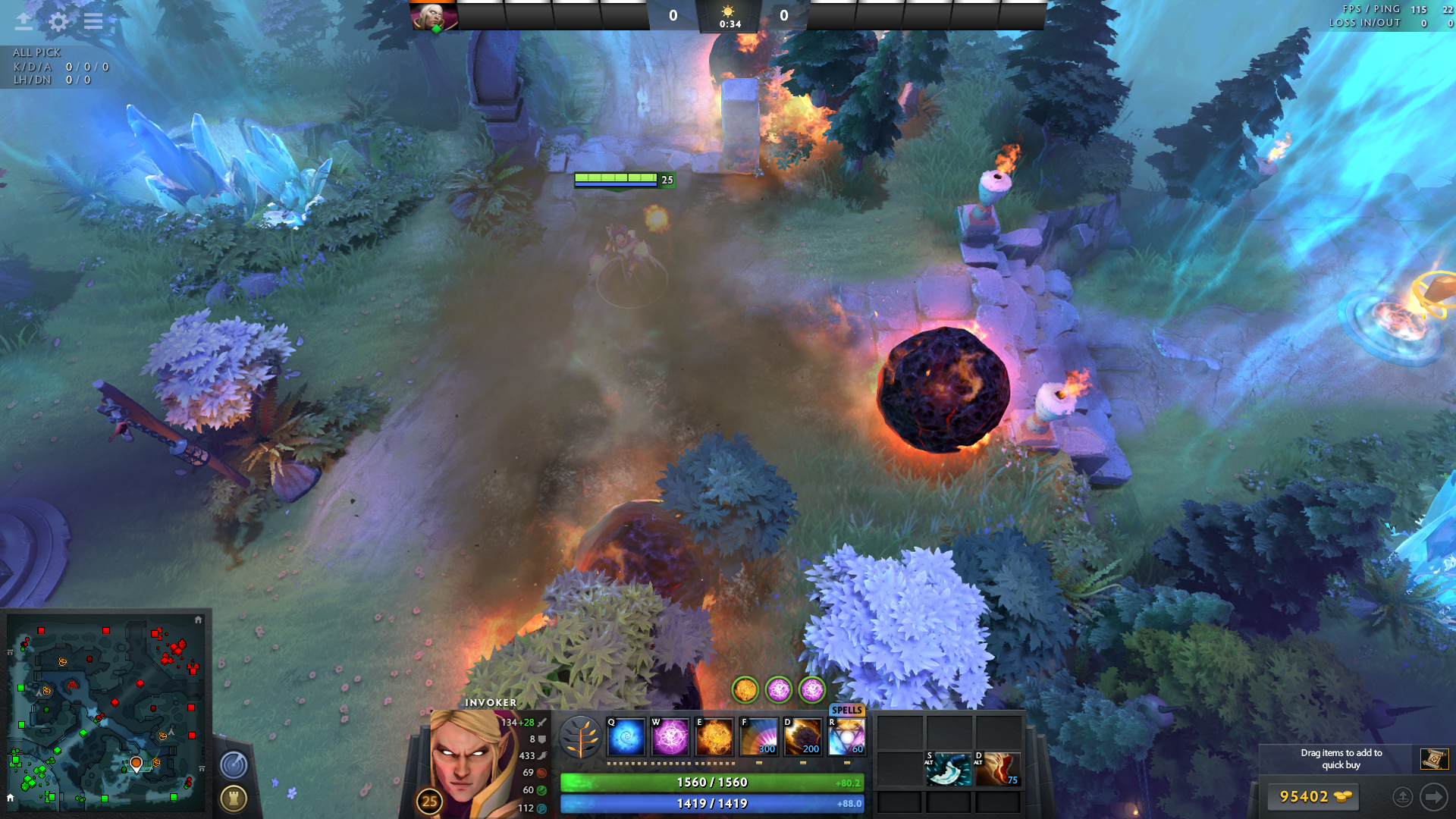The image size is (1456, 819).
Task: Activate the Glyph of Fortification button
Action: point(234,798)
